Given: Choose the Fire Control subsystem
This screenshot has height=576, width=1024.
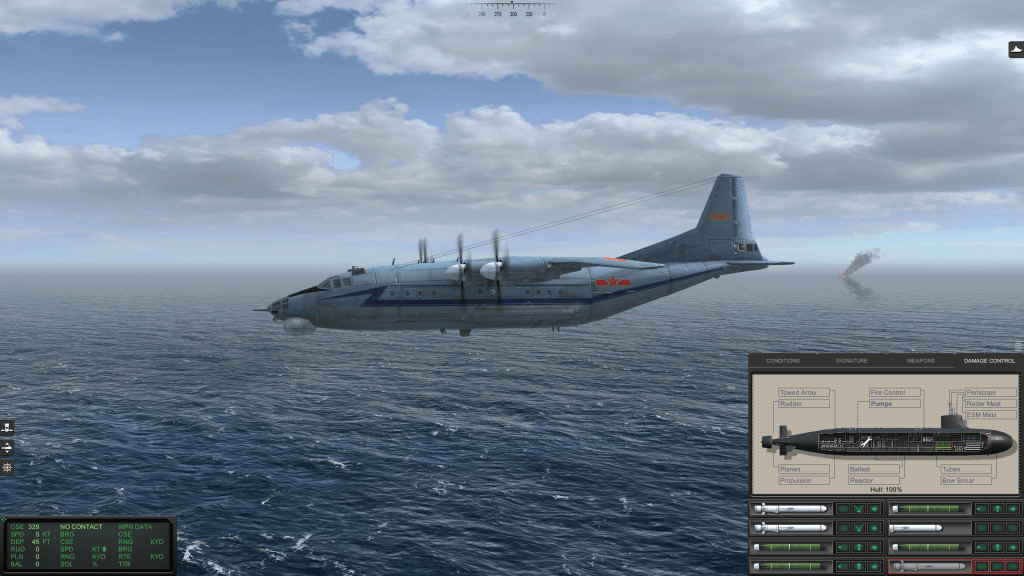Looking at the screenshot, I should point(888,393).
